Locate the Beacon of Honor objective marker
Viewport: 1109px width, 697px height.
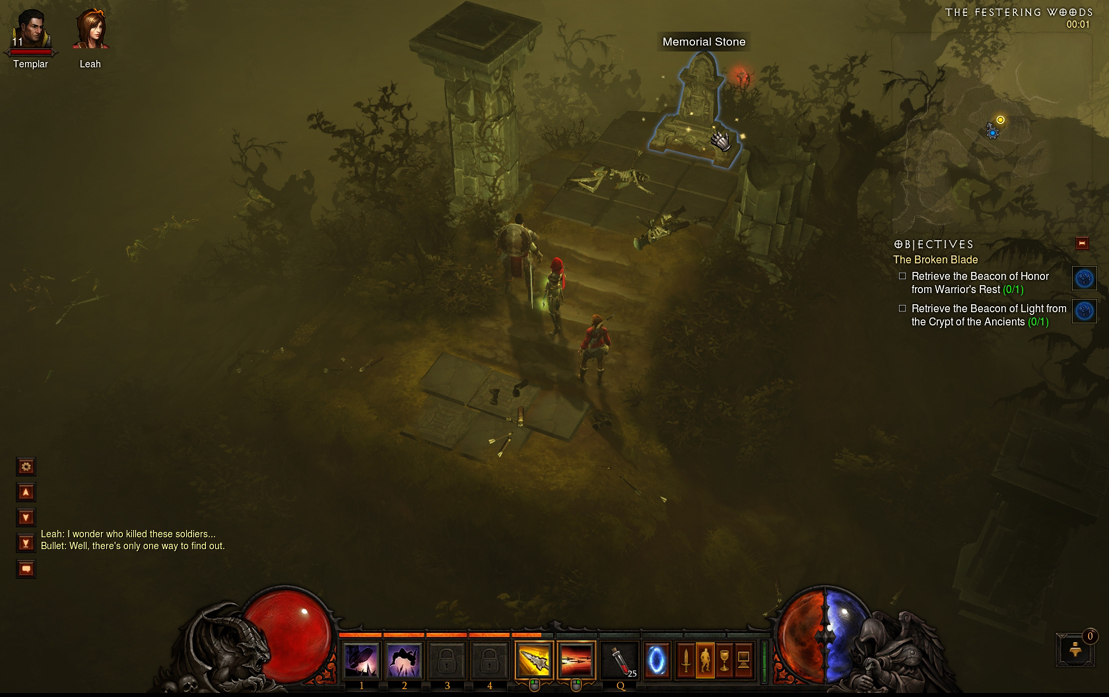[1084, 279]
